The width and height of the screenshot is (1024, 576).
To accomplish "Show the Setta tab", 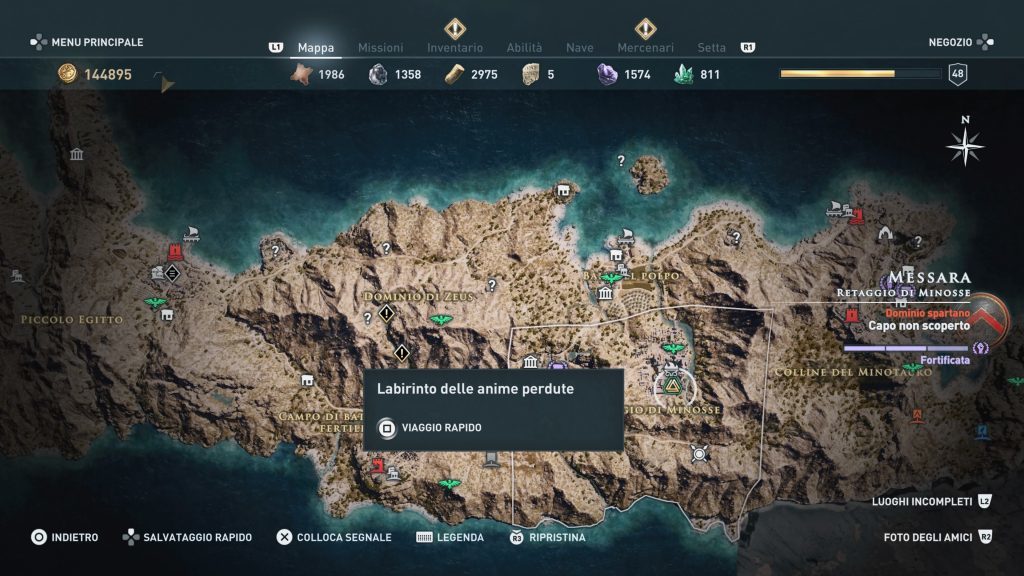I will point(712,47).
